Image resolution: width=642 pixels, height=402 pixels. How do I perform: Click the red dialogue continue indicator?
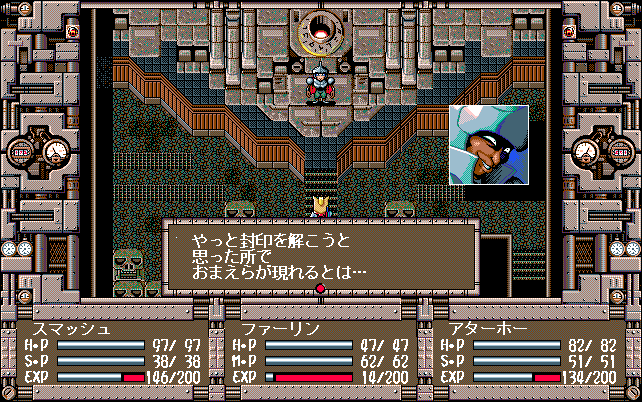[321, 290]
